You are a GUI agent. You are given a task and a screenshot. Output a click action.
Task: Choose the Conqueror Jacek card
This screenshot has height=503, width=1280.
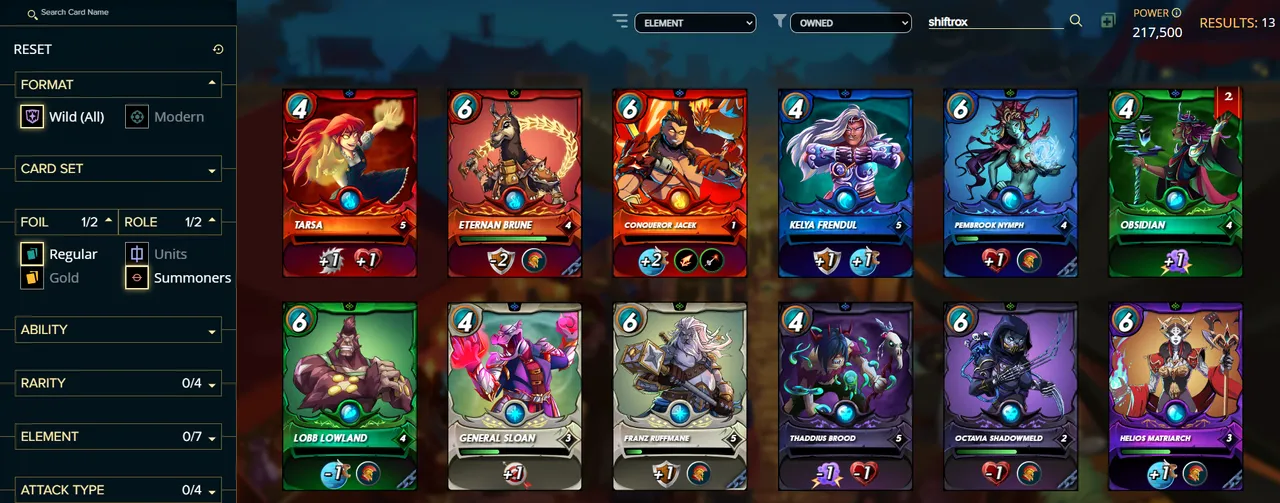[680, 182]
